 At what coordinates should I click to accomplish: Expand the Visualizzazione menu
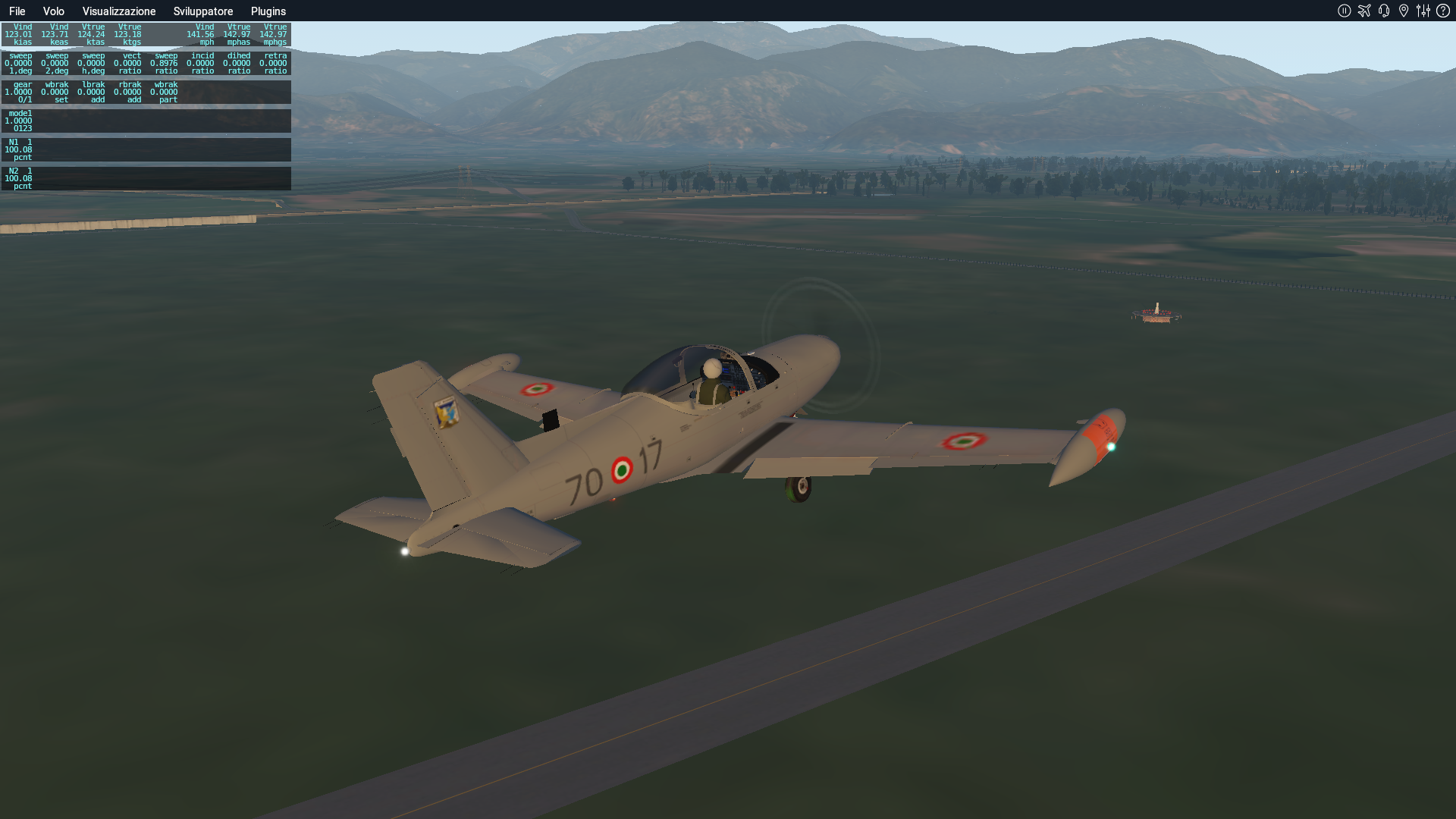[x=119, y=11]
